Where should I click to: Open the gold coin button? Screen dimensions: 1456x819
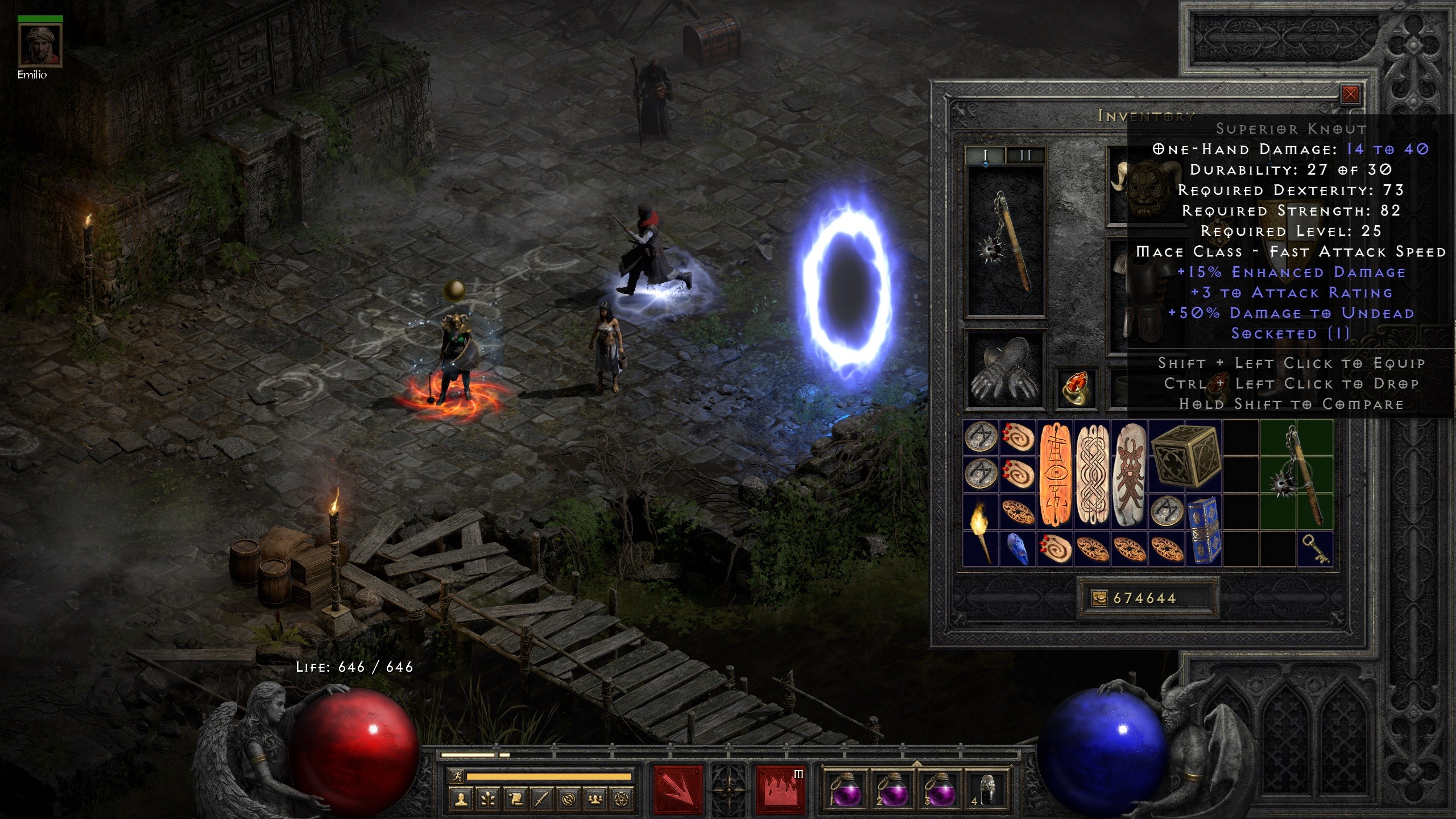[1099, 598]
